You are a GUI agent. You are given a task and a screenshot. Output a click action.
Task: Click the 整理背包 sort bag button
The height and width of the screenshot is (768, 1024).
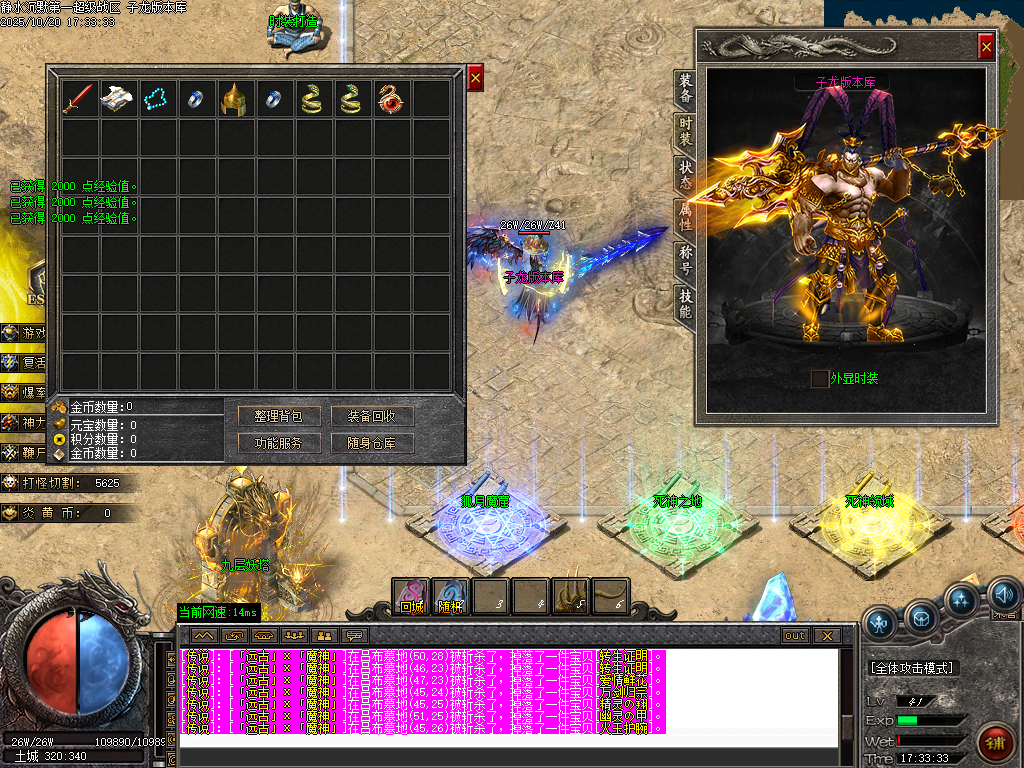(x=278, y=416)
